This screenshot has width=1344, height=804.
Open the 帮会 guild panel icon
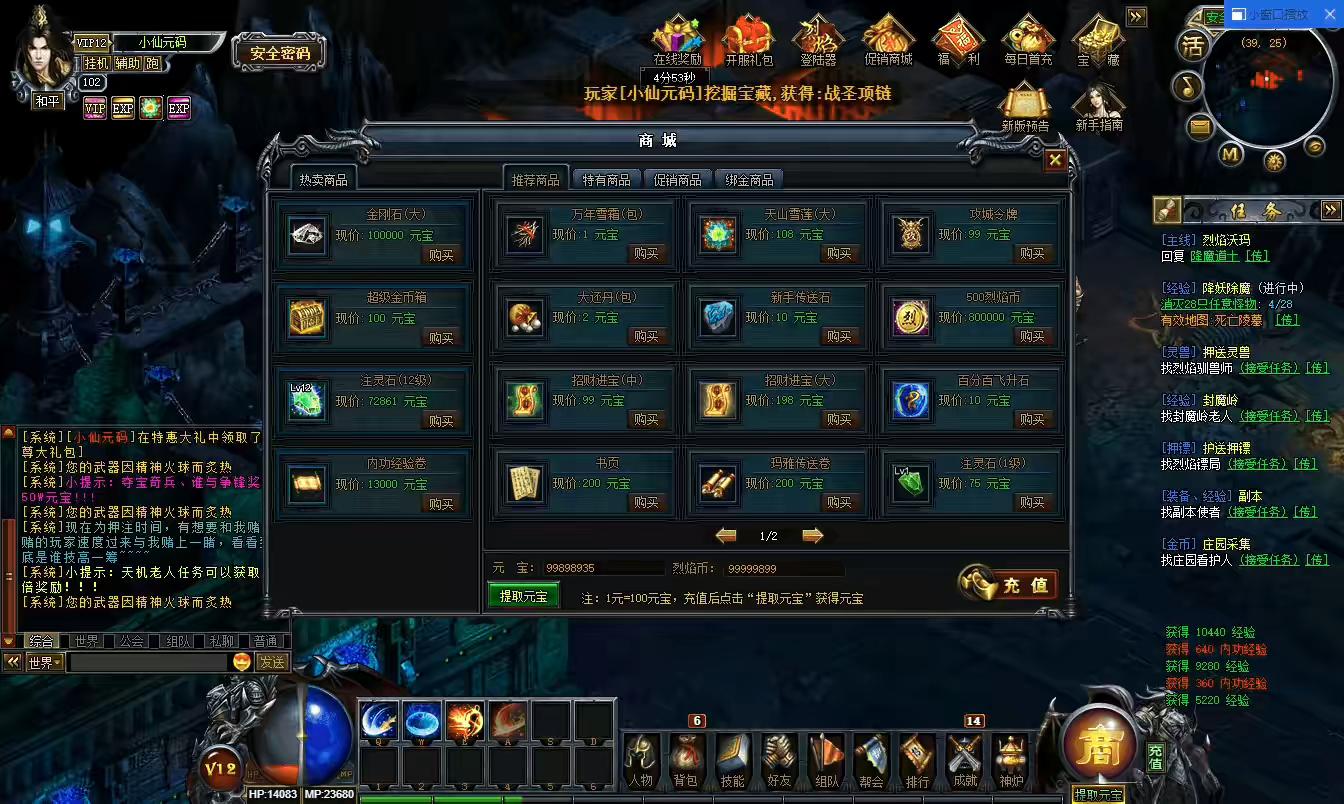870,760
